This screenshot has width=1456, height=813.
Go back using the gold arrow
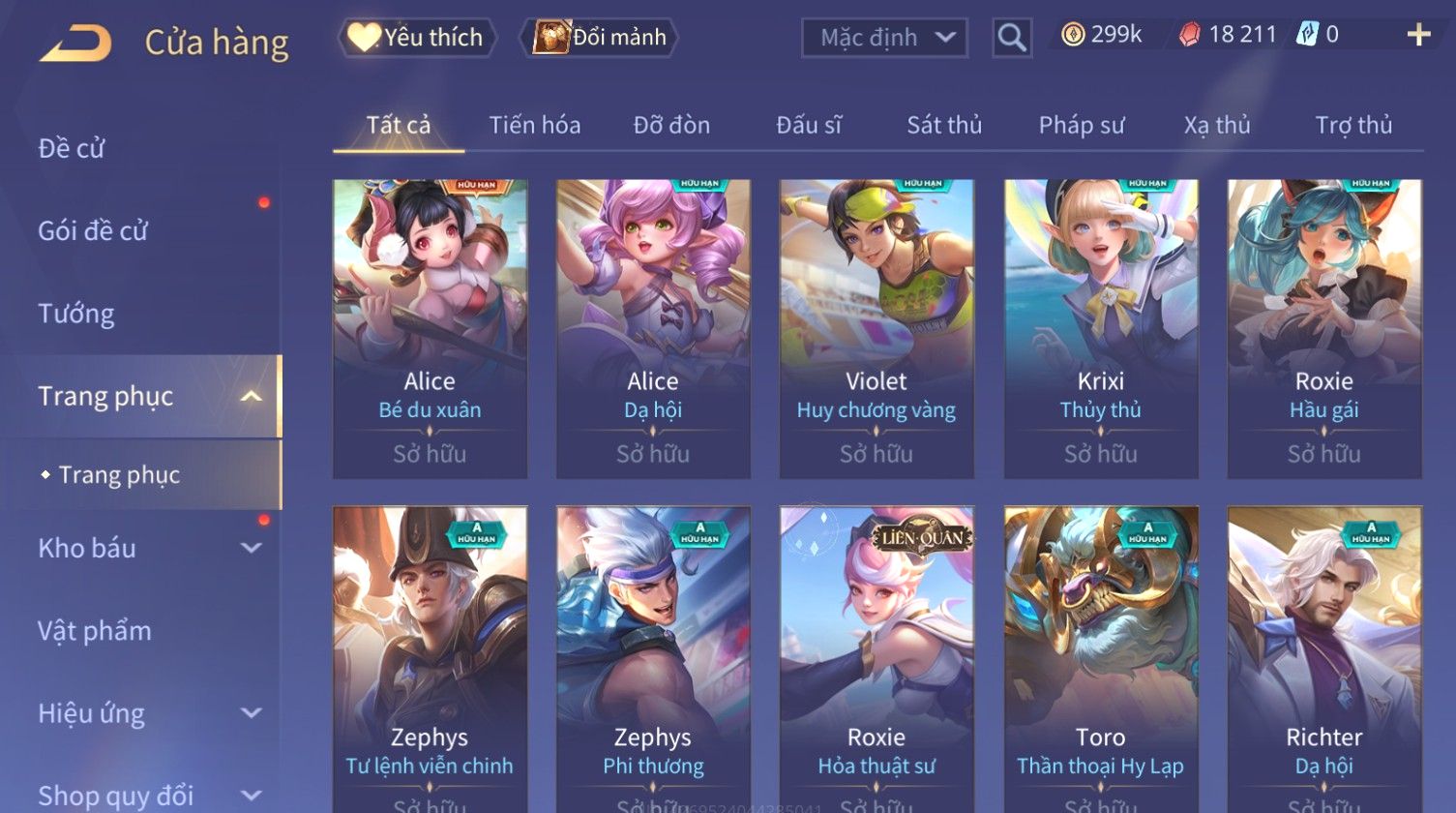pos(75,44)
